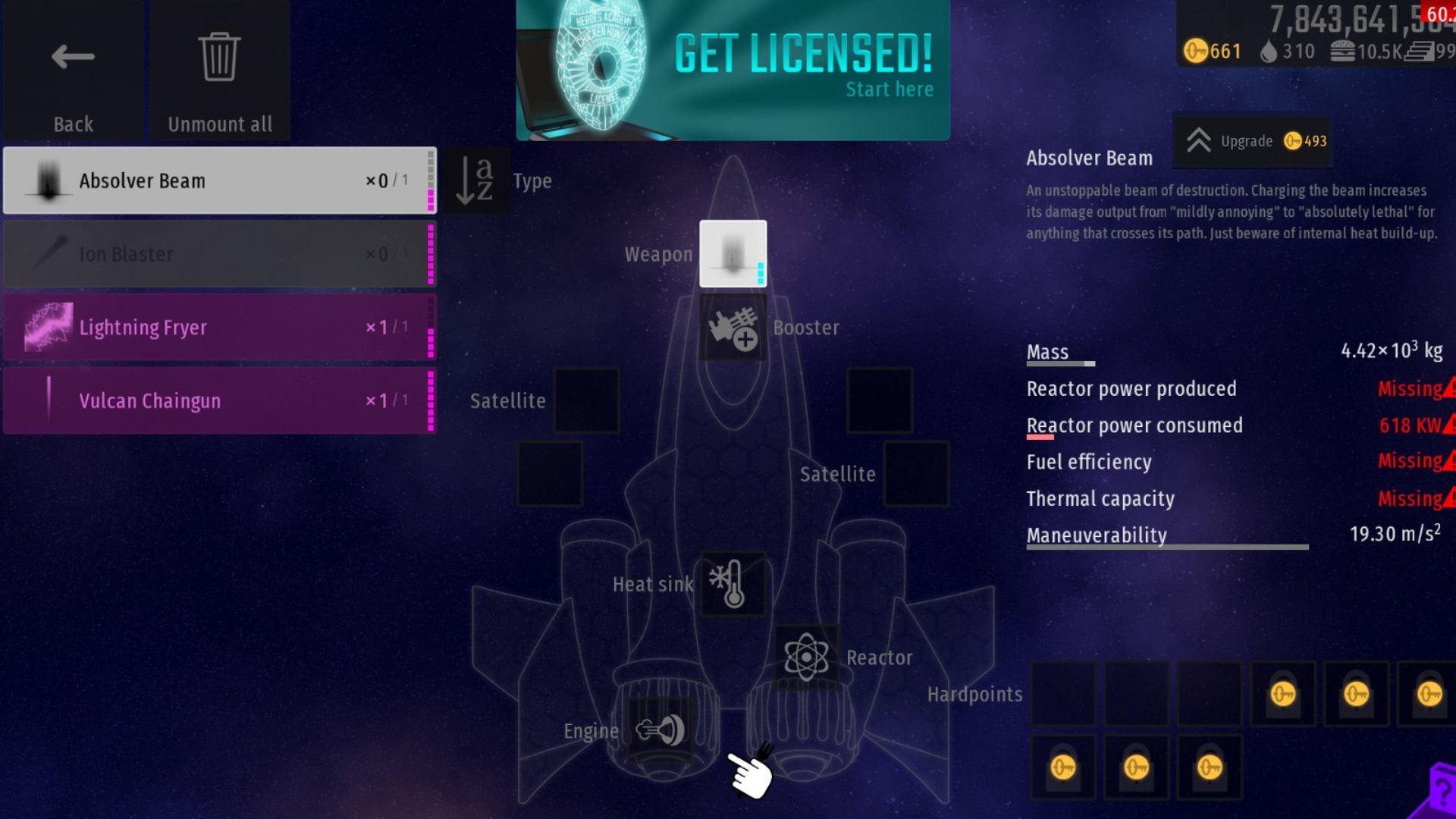Choose the Engine slot
Viewport: 1456px width, 819px height.
pyautogui.click(x=660, y=730)
